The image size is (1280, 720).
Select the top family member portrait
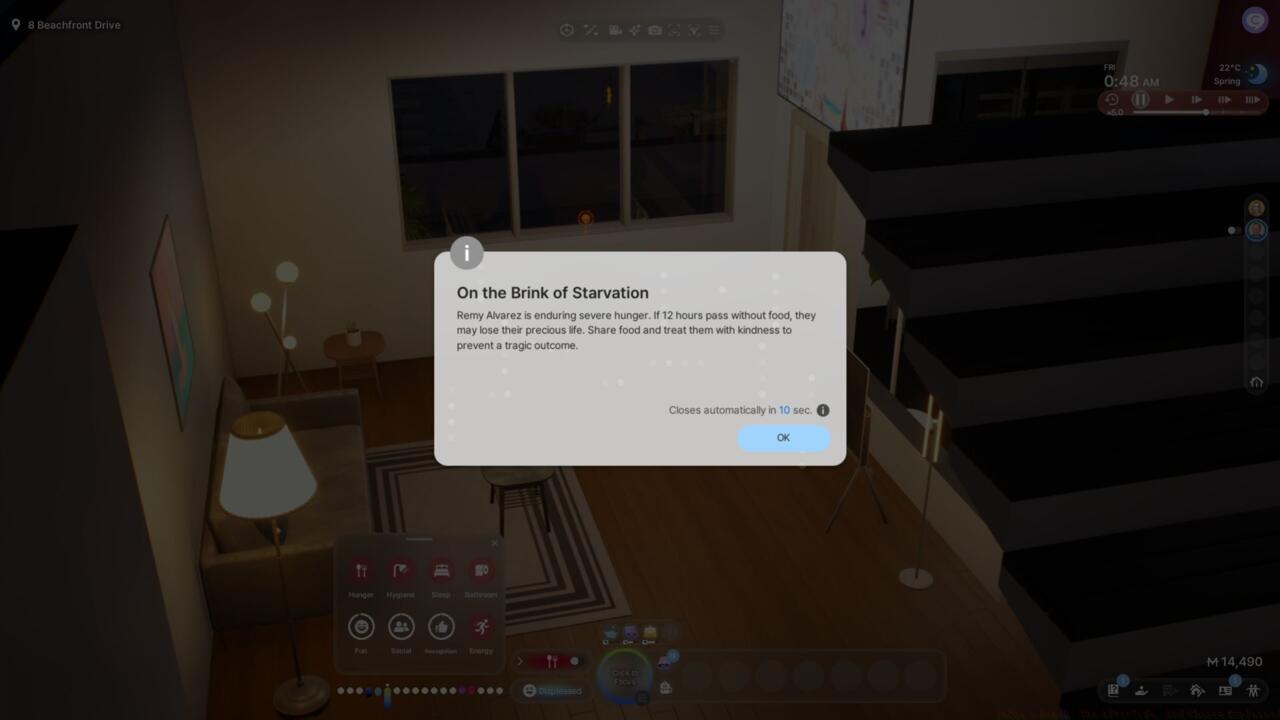1256,208
